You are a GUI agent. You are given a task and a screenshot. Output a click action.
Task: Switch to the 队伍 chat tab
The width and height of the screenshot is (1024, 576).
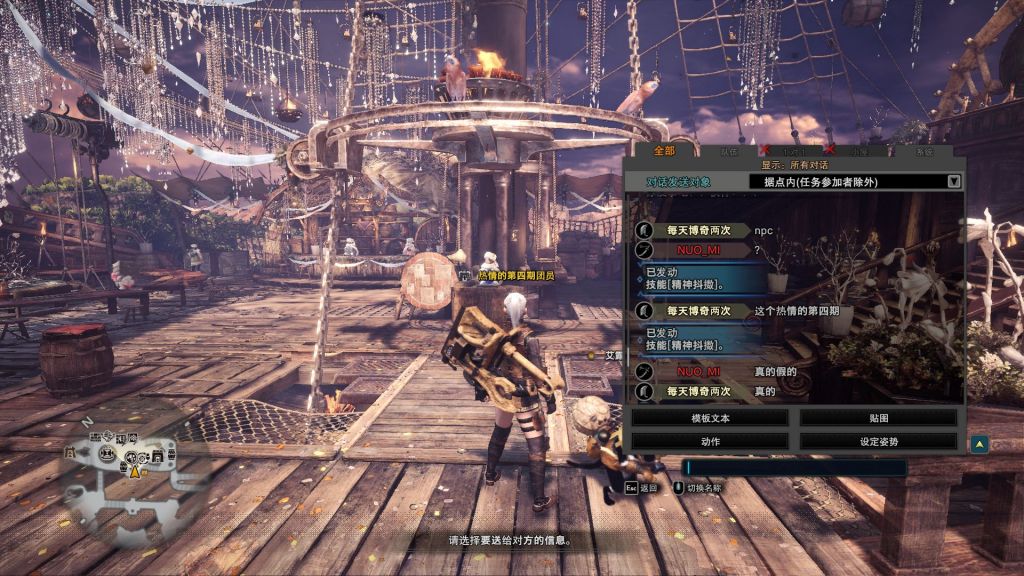(x=729, y=152)
